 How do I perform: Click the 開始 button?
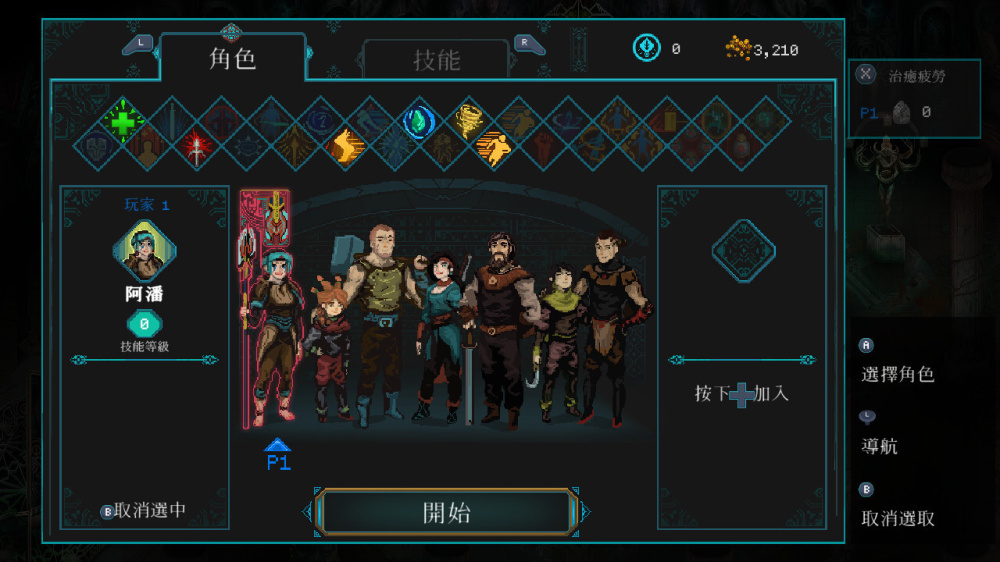[446, 513]
